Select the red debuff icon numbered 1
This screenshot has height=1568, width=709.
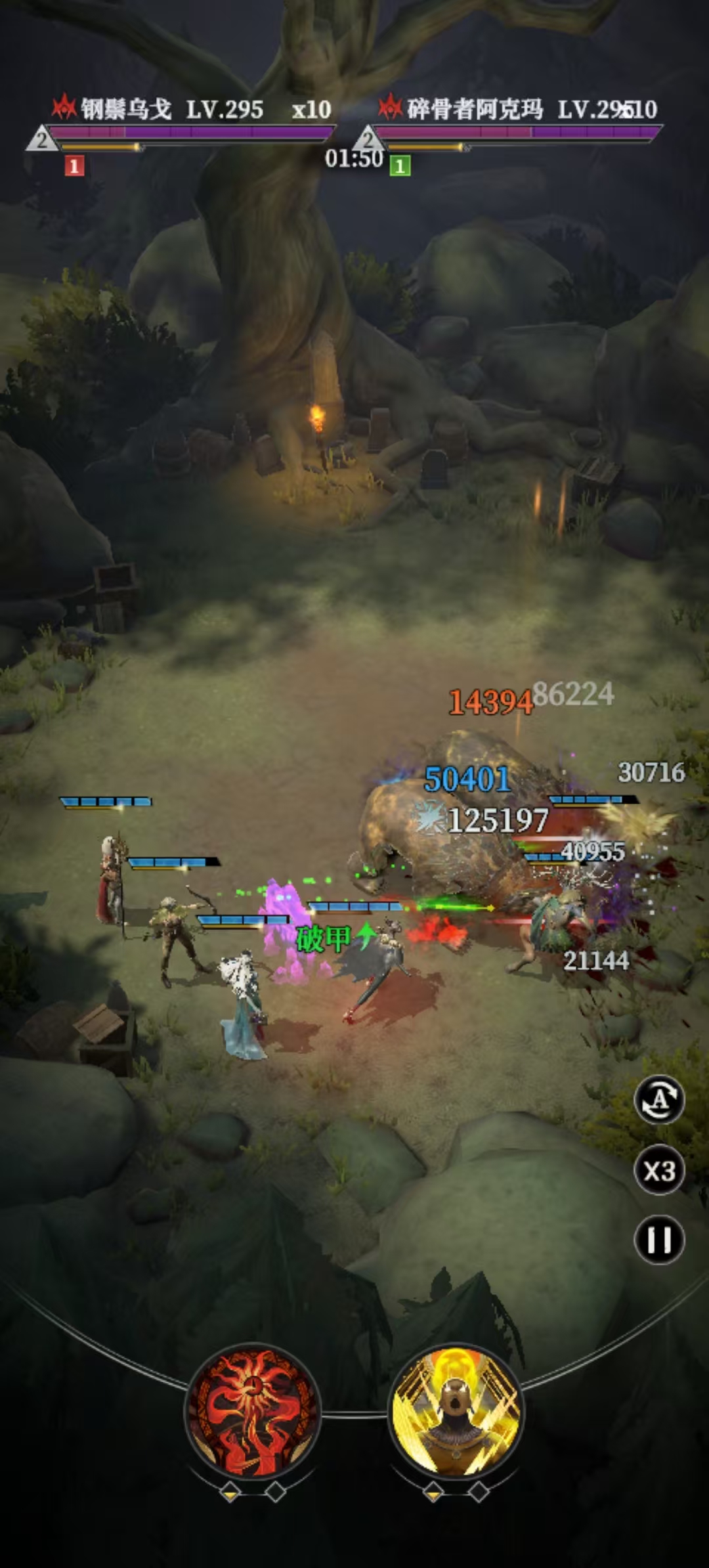click(74, 166)
